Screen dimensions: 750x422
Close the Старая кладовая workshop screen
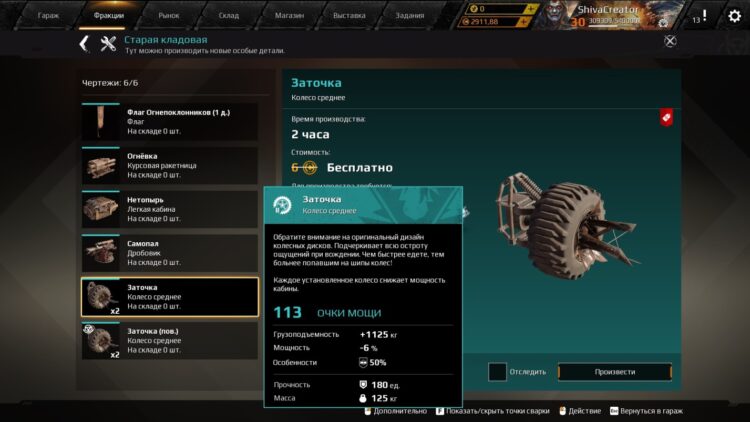[x=670, y=41]
